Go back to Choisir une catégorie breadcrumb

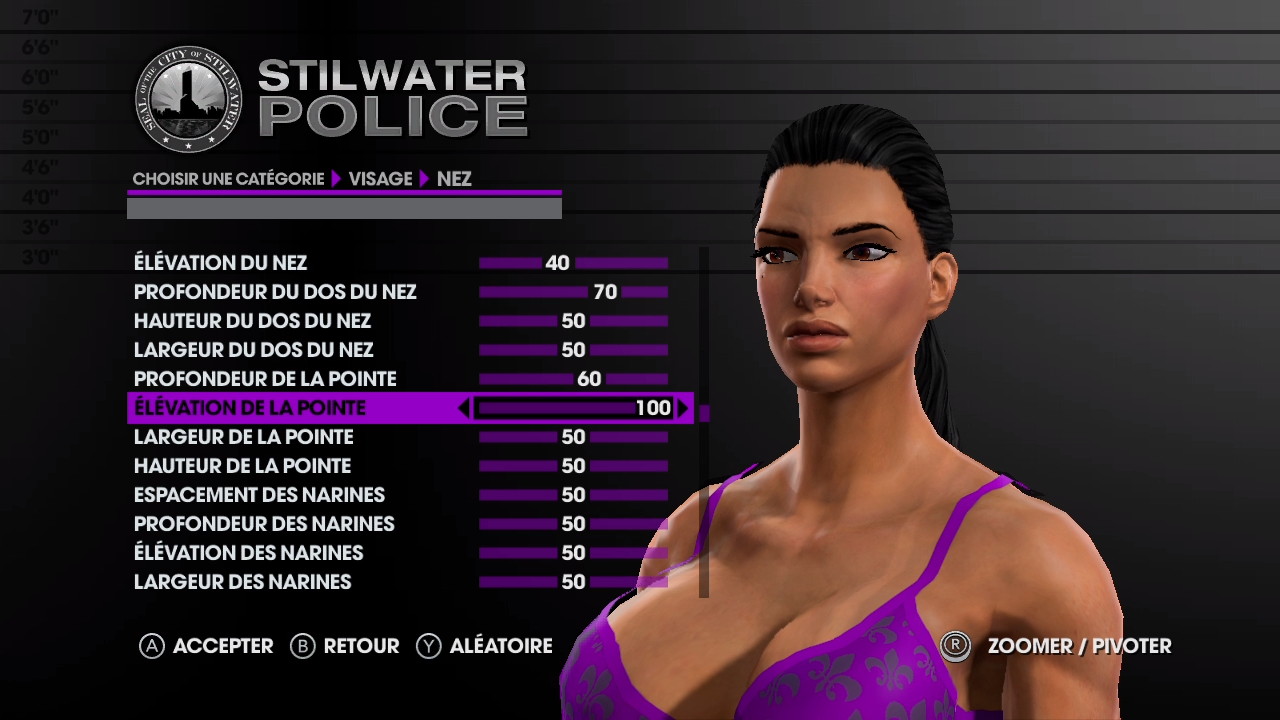228,179
